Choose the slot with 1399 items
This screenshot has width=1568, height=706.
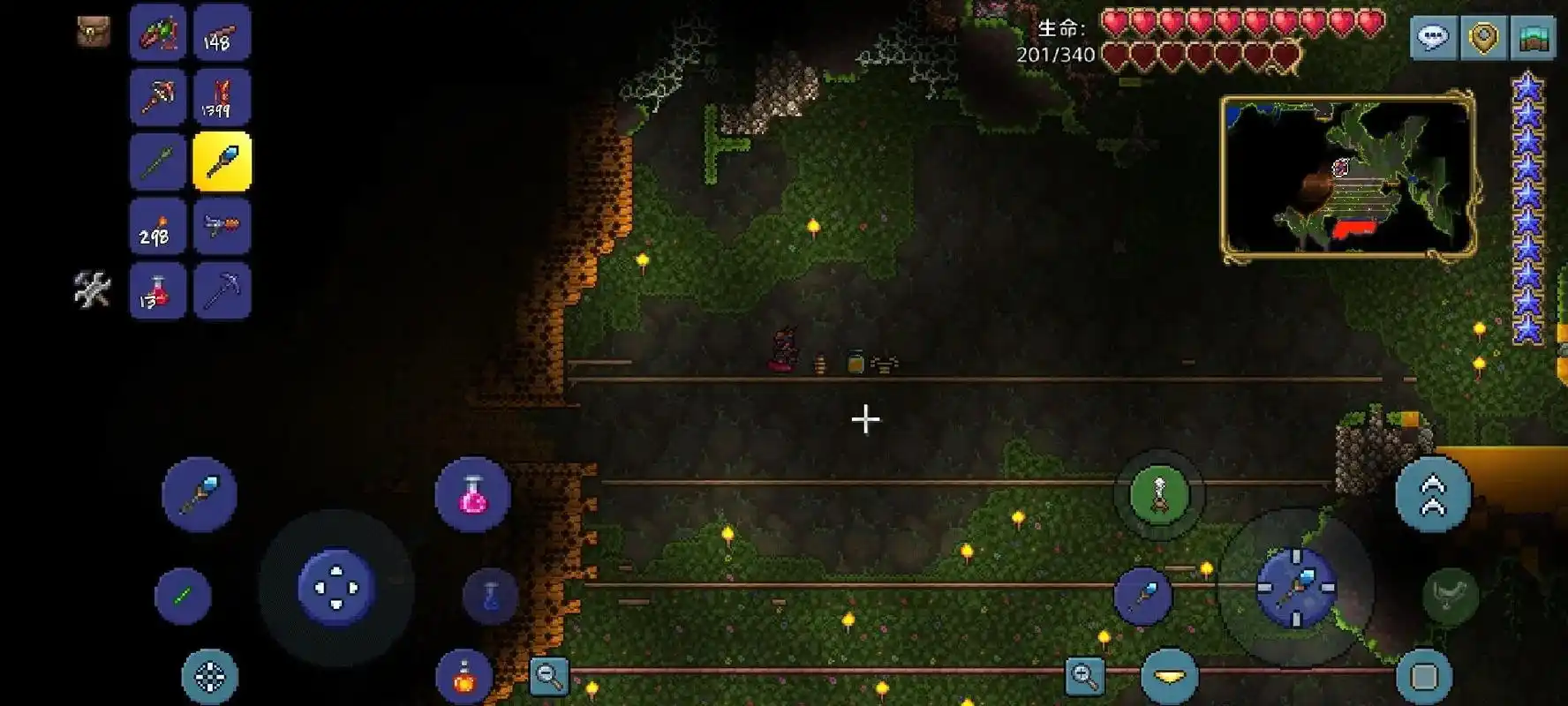click(x=221, y=97)
